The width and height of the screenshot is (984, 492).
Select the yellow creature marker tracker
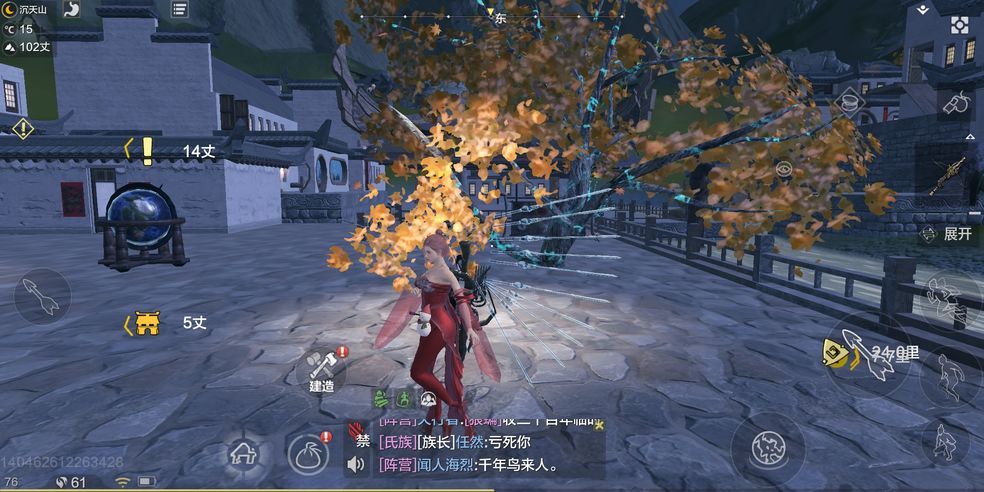click(147, 323)
